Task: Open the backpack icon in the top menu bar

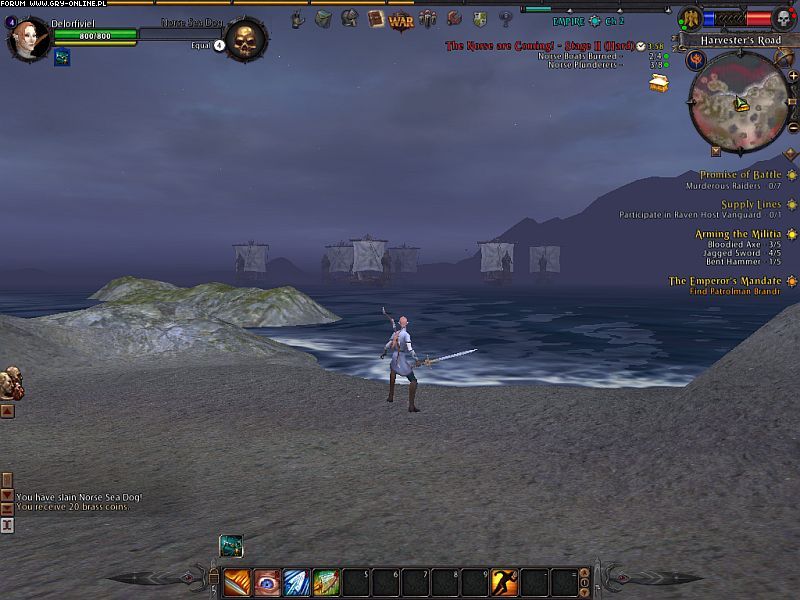Action: pos(323,18)
